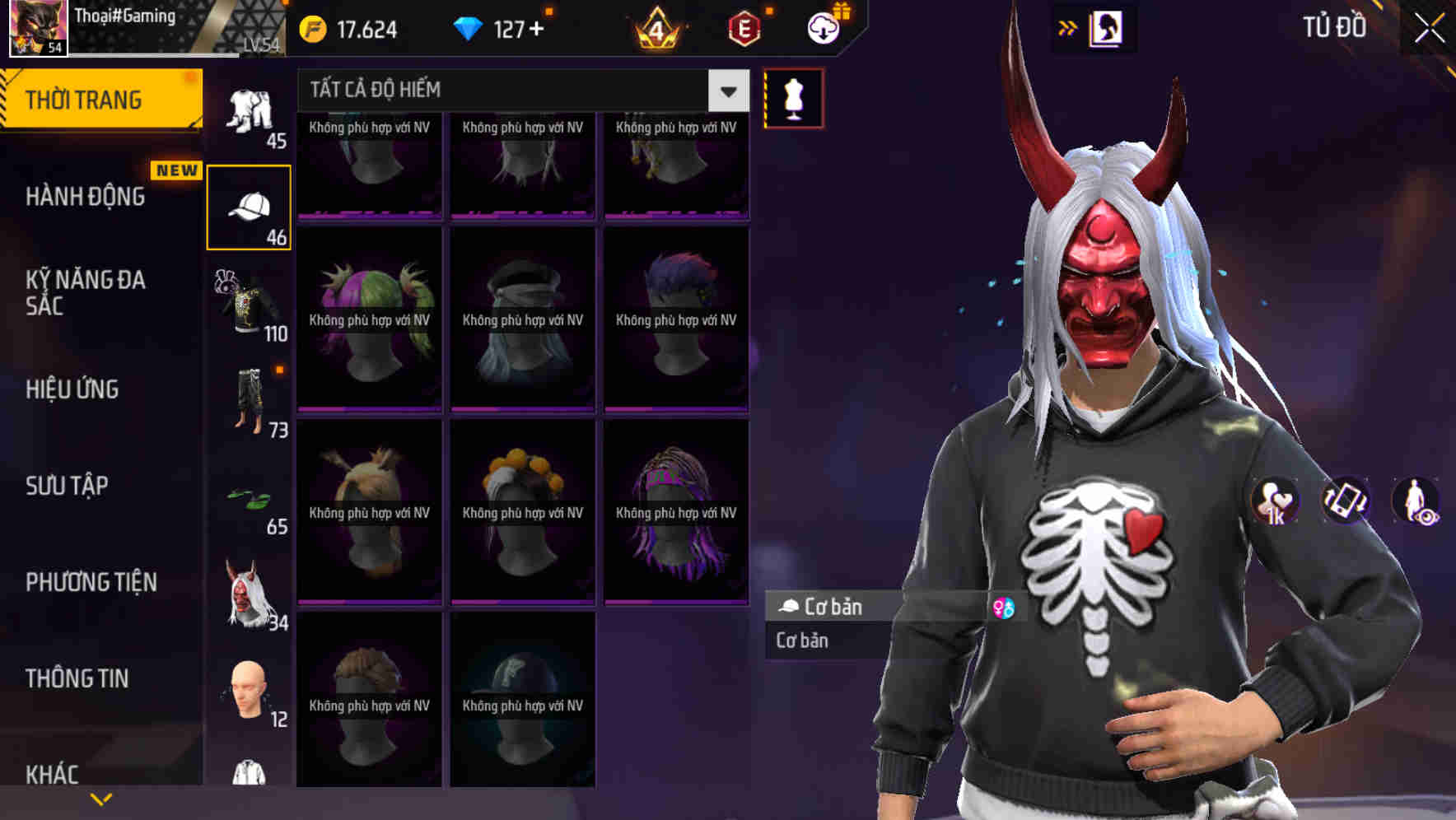Click the diamond balance showing 127+
This screenshot has width=1456, height=820.
click(x=502, y=27)
